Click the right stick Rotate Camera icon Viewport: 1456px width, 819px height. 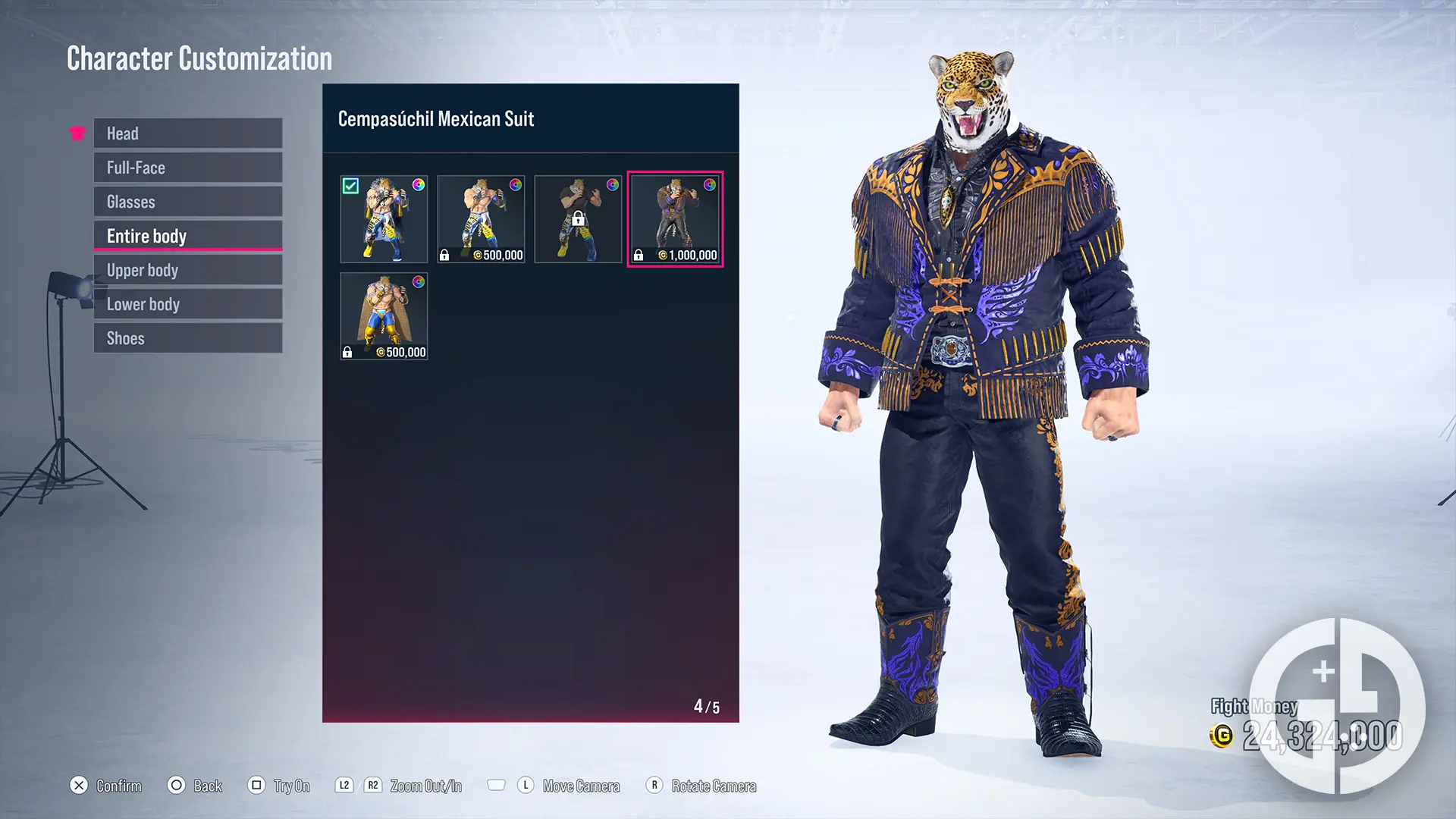click(x=653, y=786)
